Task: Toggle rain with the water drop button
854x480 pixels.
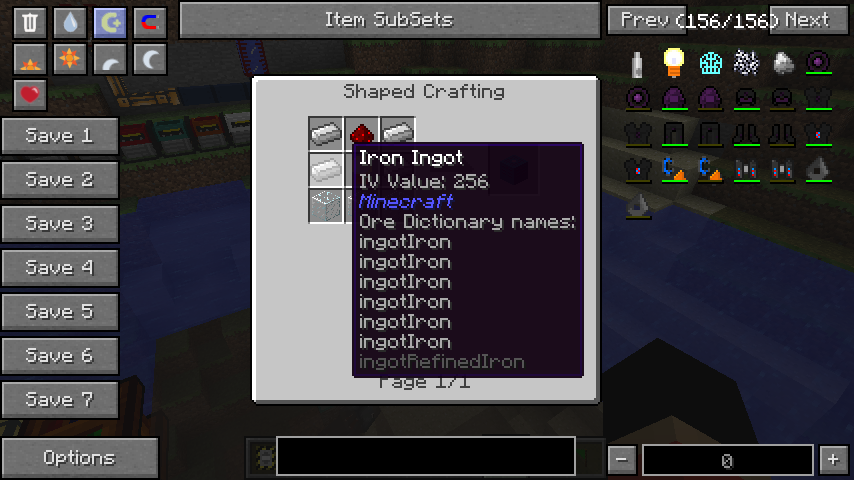Action: pyautogui.click(x=70, y=22)
